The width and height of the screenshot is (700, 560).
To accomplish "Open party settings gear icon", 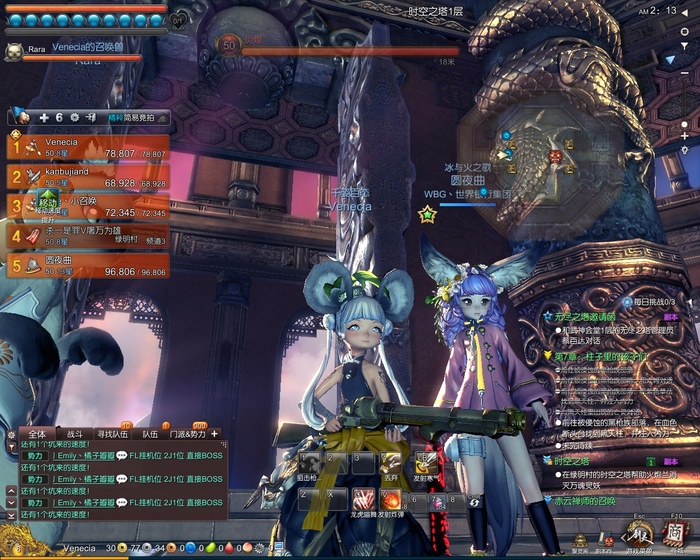I will [x=74, y=117].
